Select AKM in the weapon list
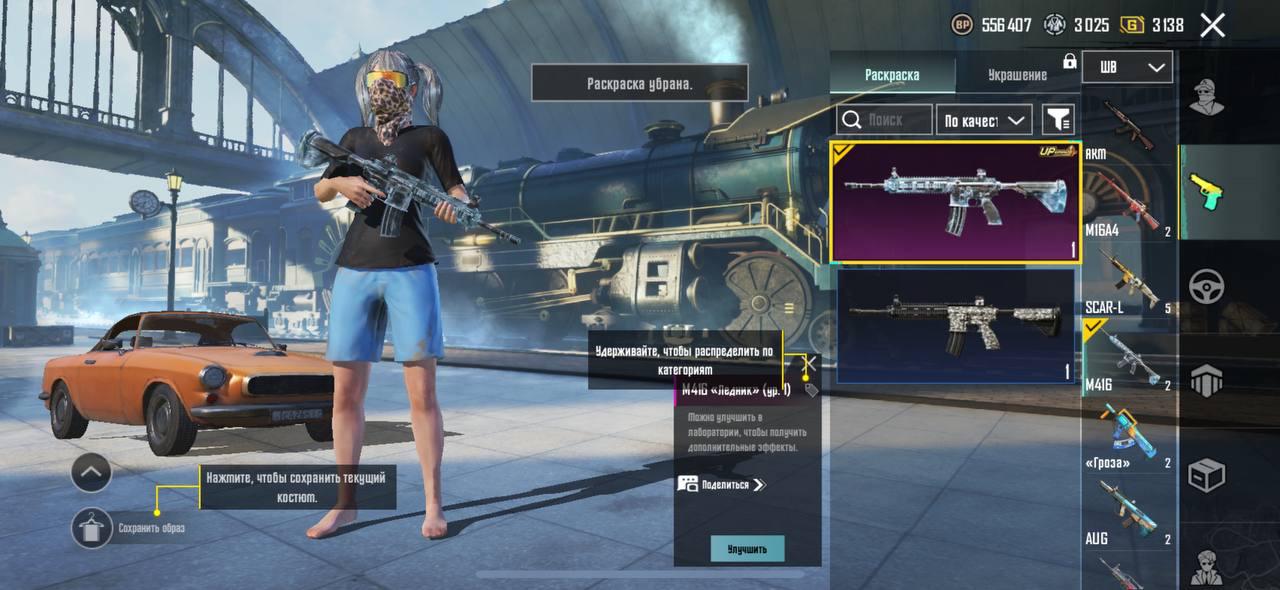 [x=1128, y=125]
